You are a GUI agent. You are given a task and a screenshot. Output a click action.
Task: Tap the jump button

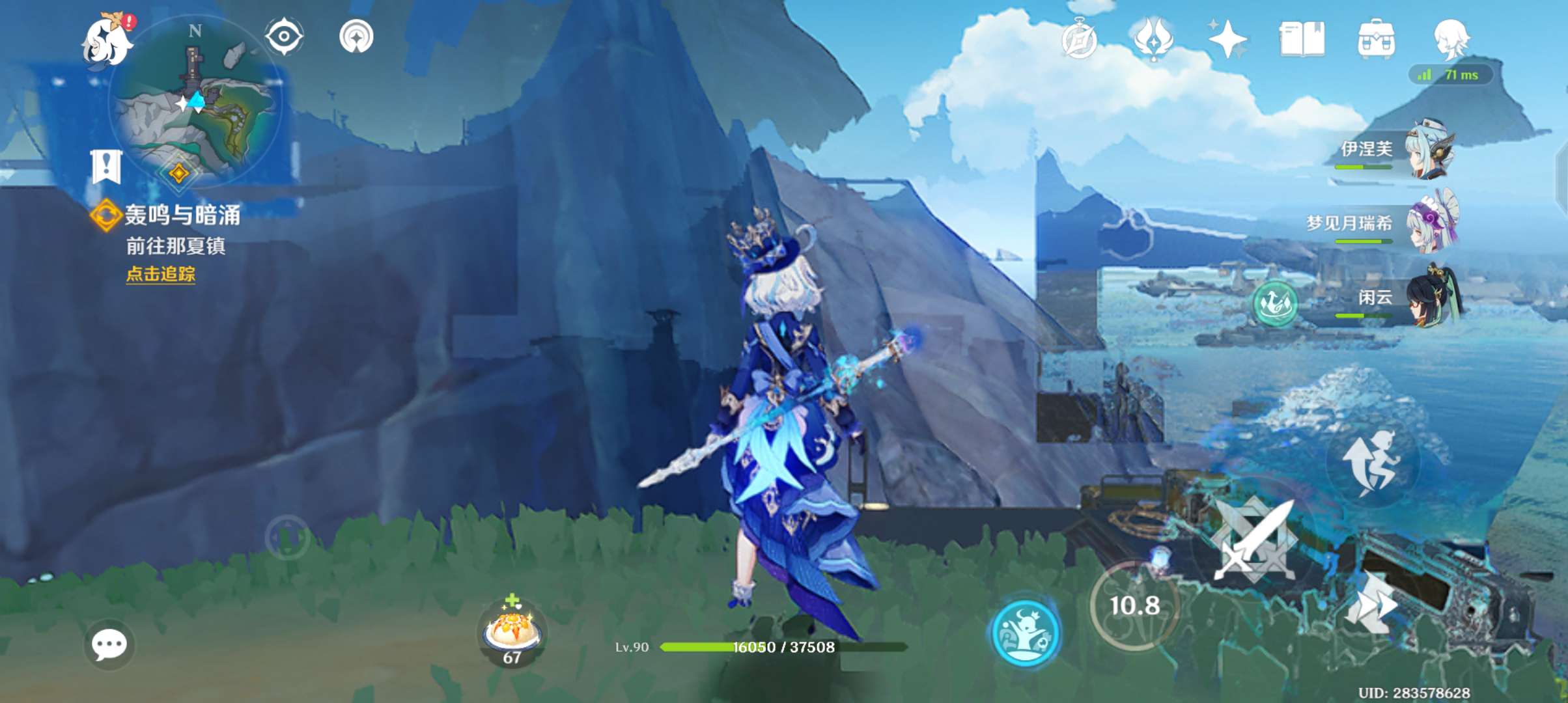(x=1371, y=462)
